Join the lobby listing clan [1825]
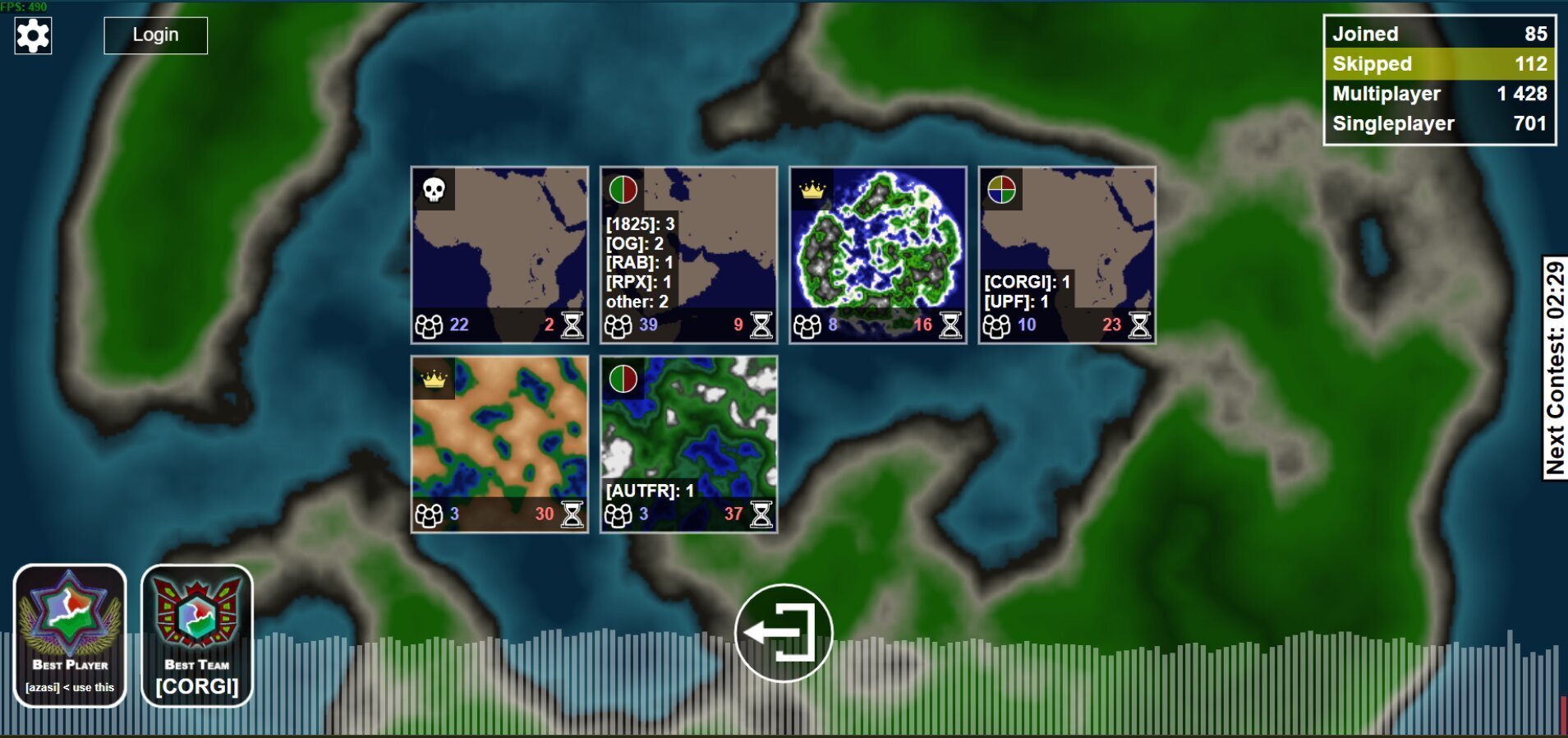Image resolution: width=1568 pixels, height=738 pixels. [688, 255]
